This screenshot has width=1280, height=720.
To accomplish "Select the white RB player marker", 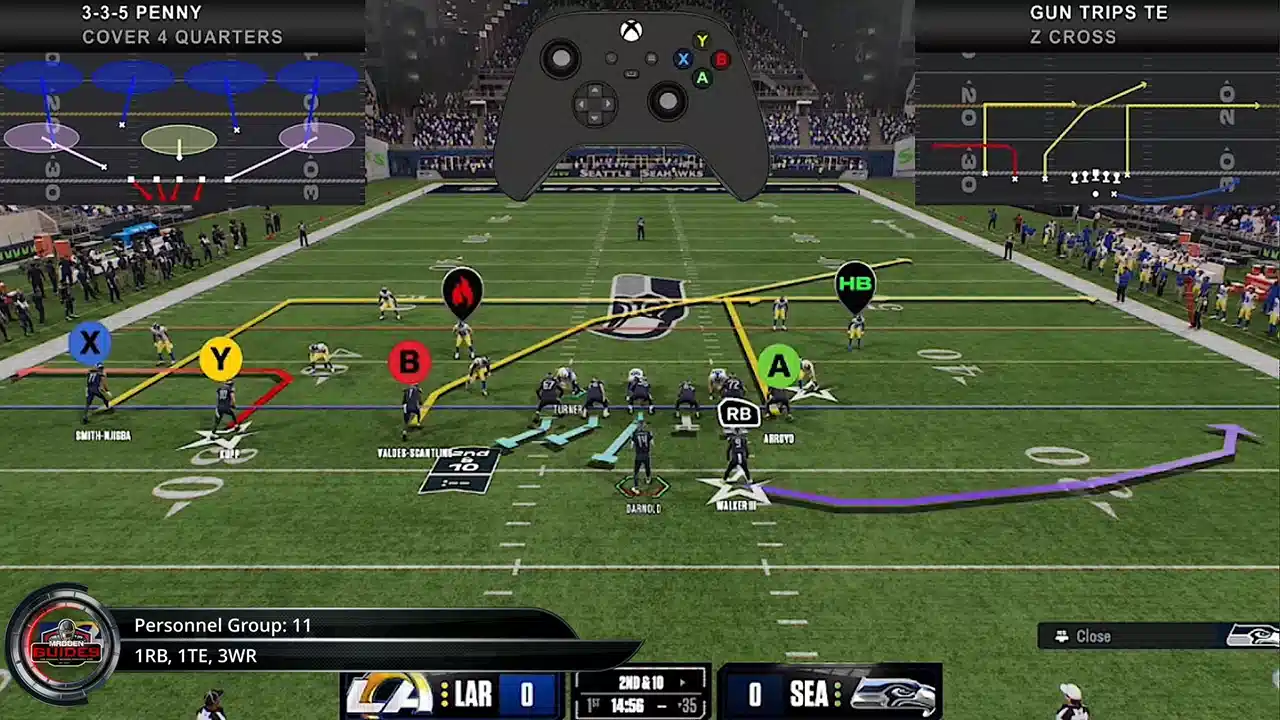I will pos(739,413).
